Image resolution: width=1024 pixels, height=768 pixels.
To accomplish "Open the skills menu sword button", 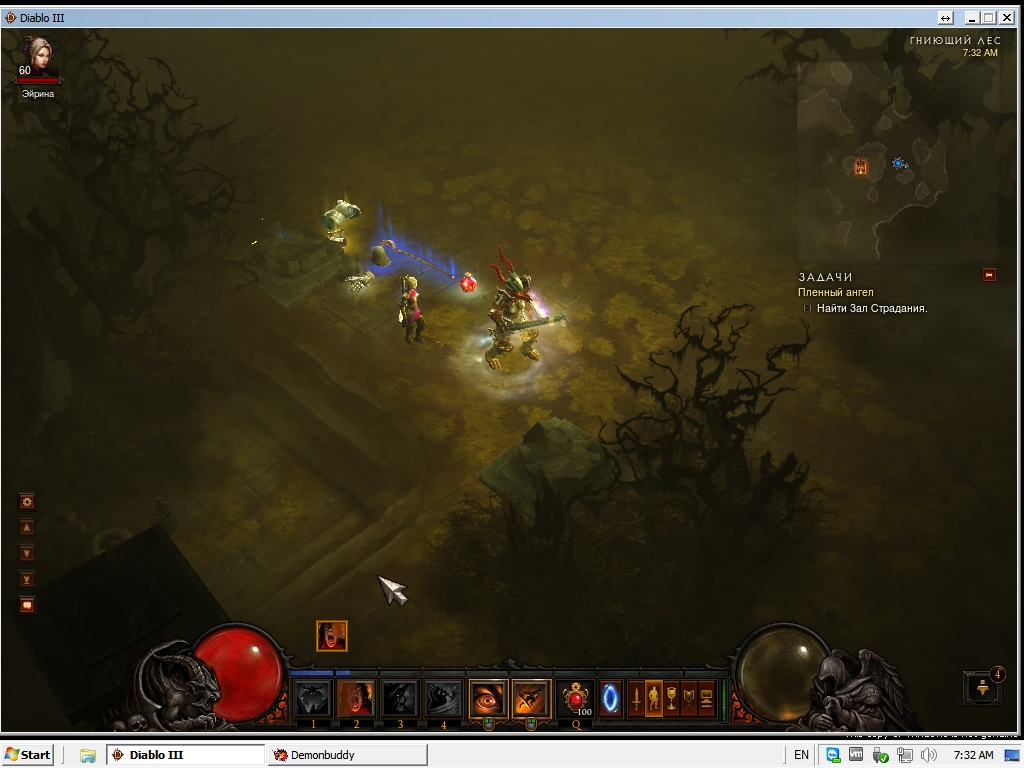I will [x=634, y=698].
